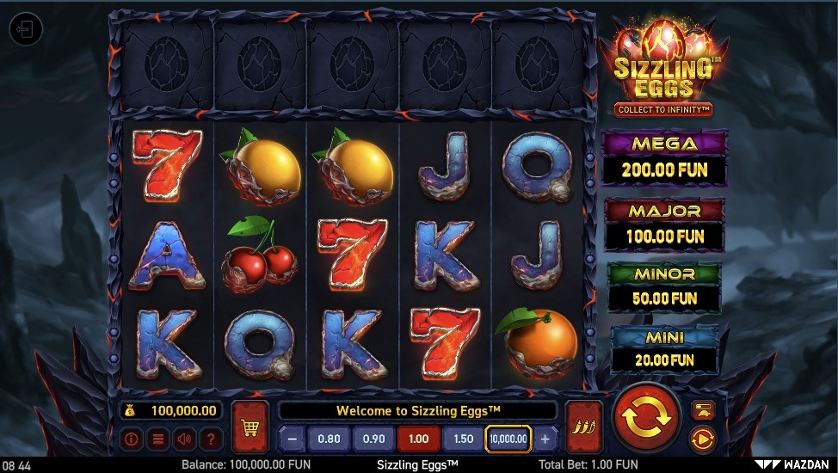838x473 pixels.
Task: Open the info button with the 'i' icon
Action: (x=131, y=438)
